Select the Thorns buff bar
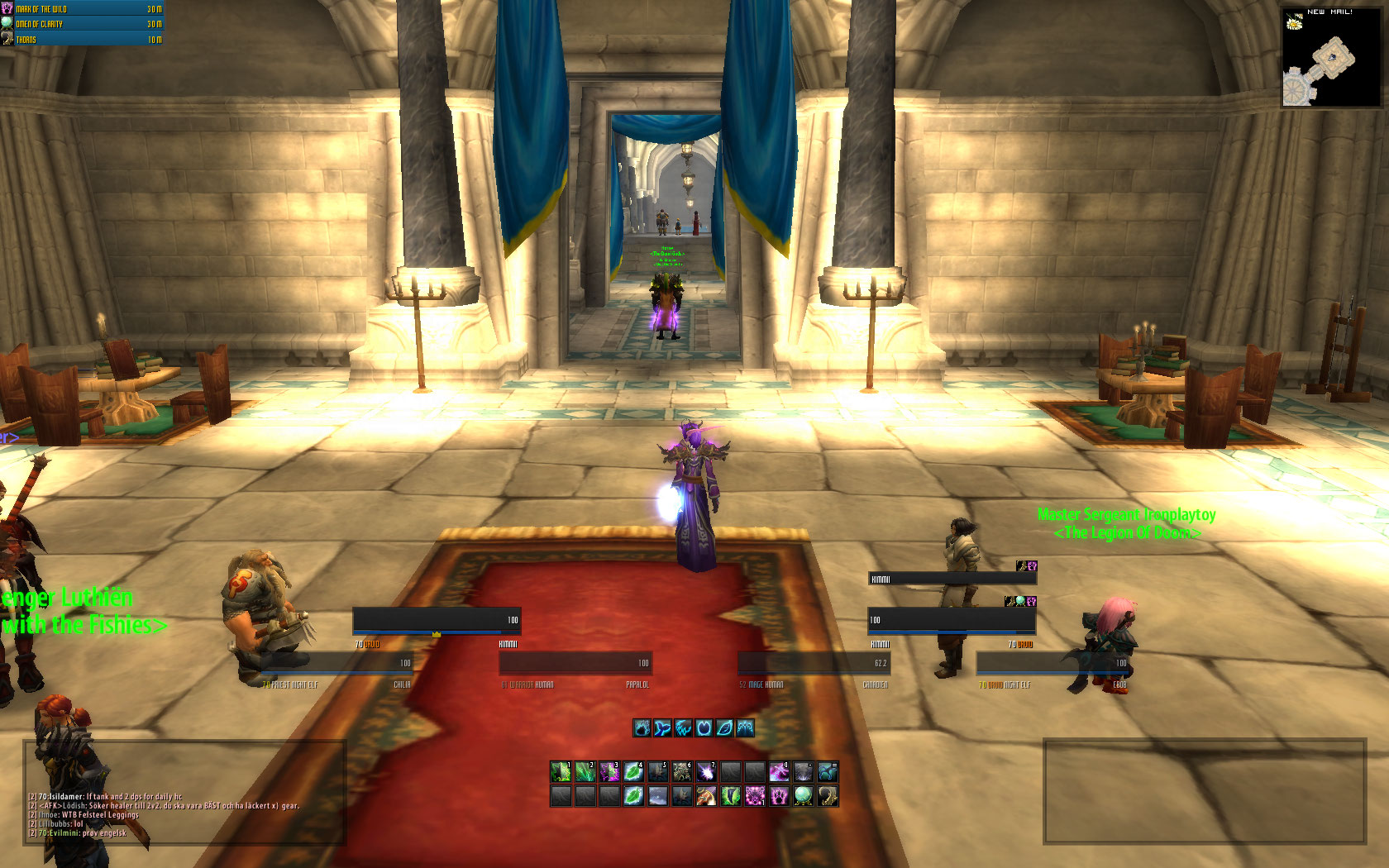Image resolution: width=1389 pixels, height=868 pixels. tap(83, 39)
